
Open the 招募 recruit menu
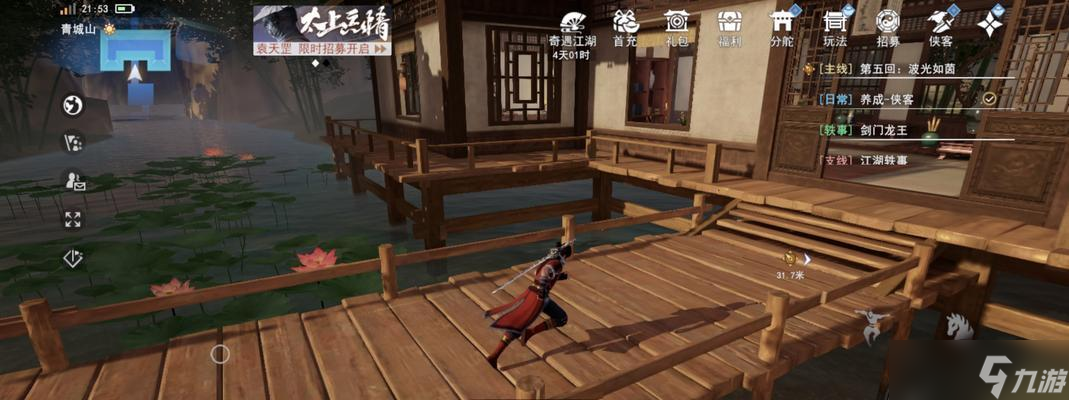coord(886,23)
